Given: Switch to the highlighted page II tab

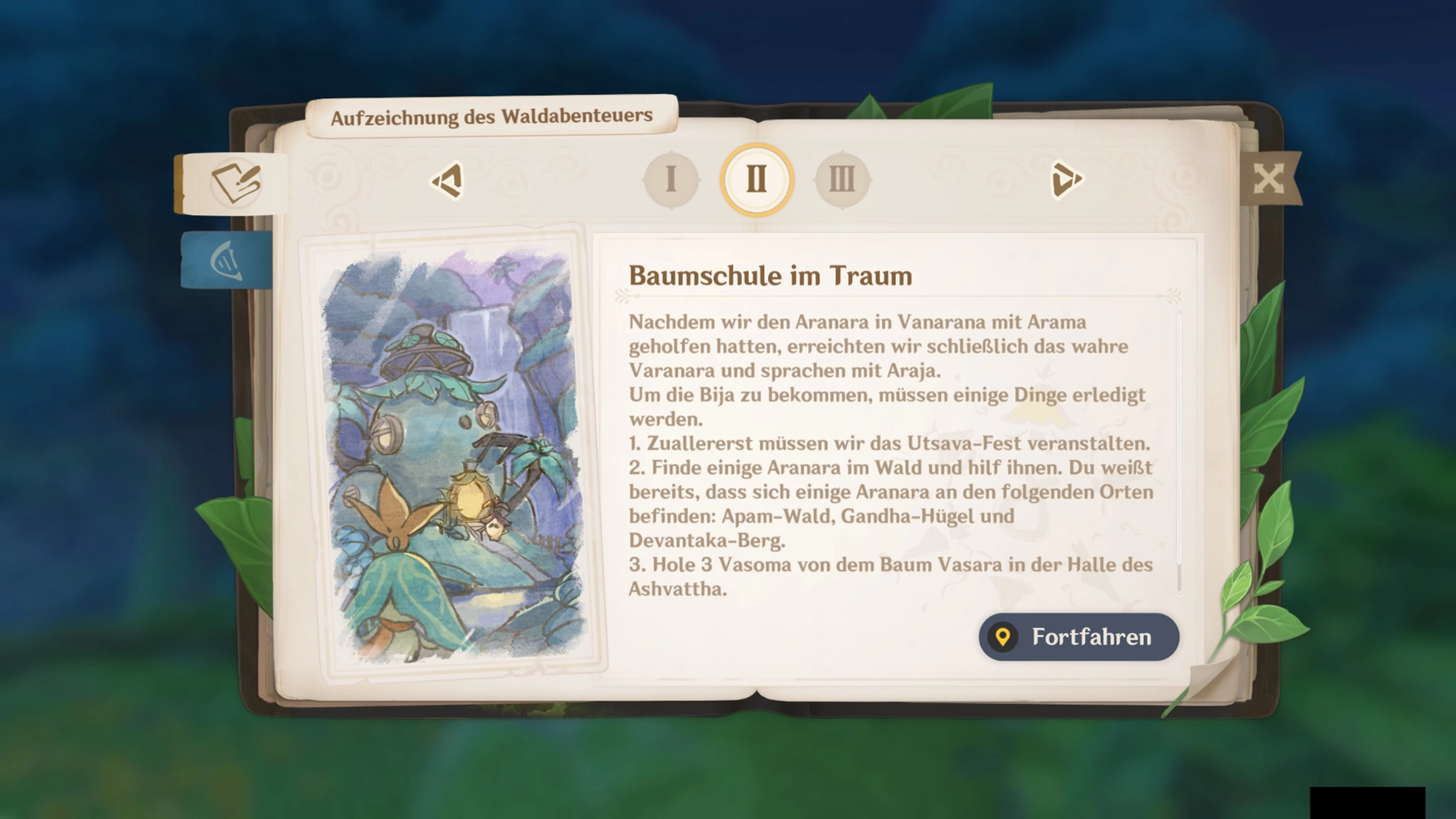Looking at the screenshot, I should pyautogui.click(x=756, y=179).
